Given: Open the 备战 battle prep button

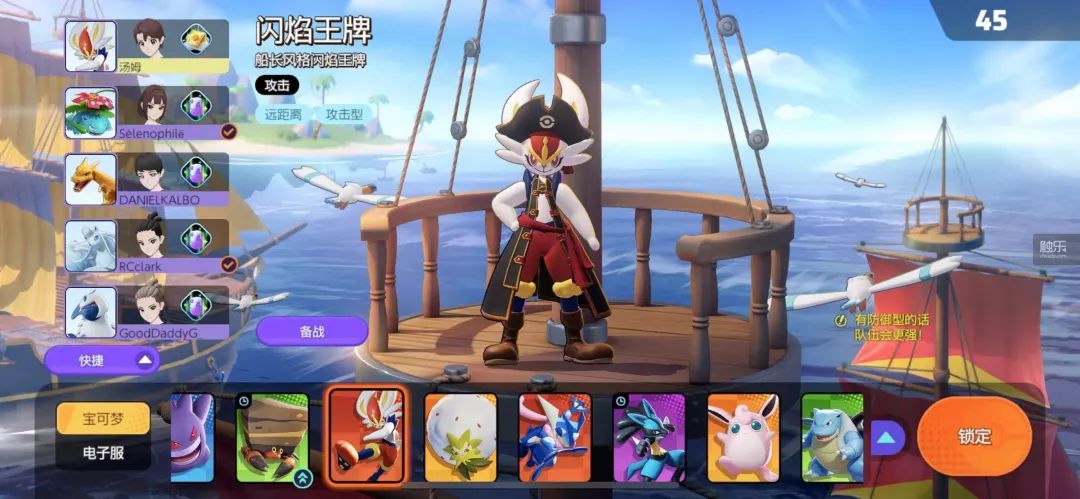Looking at the screenshot, I should pyautogui.click(x=312, y=331).
